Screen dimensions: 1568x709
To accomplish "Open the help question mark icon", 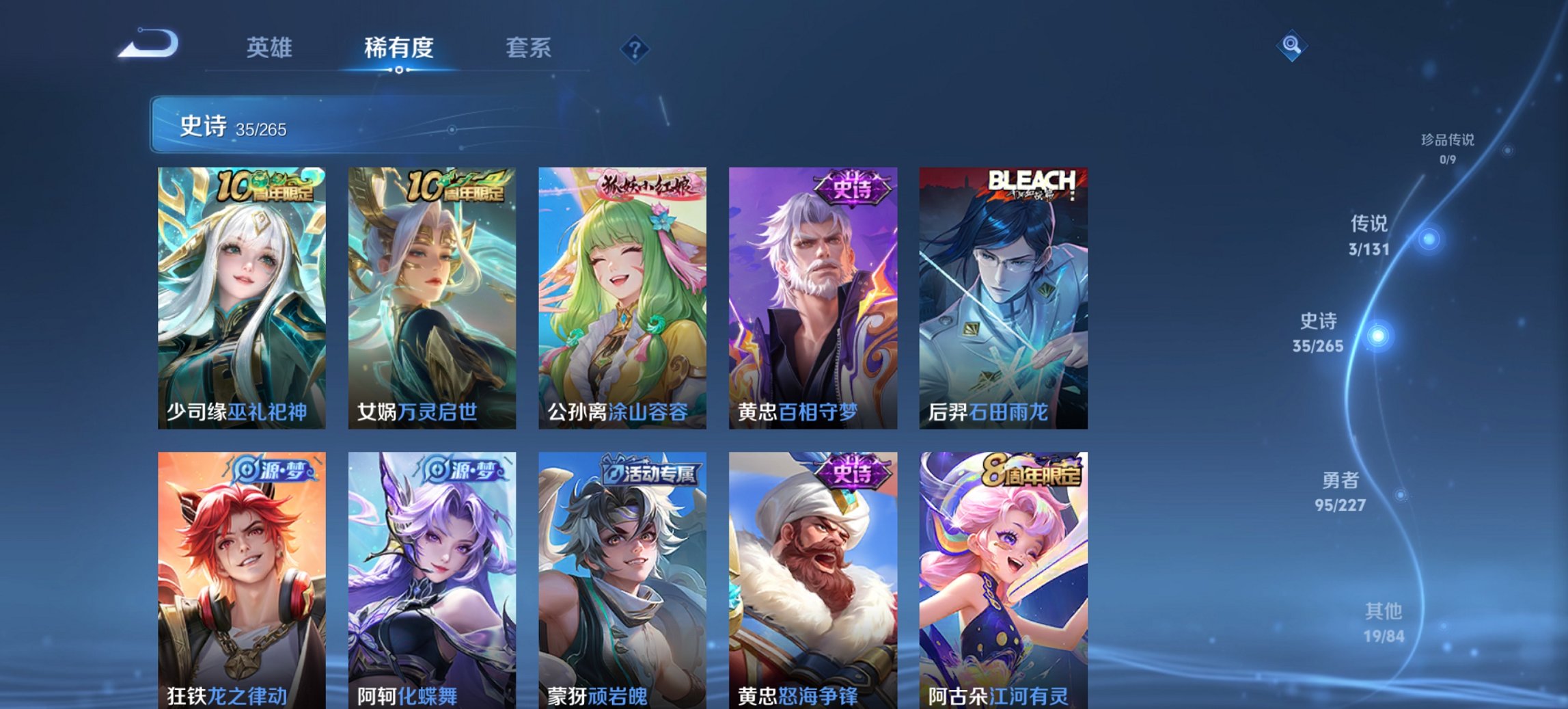I will click(635, 48).
